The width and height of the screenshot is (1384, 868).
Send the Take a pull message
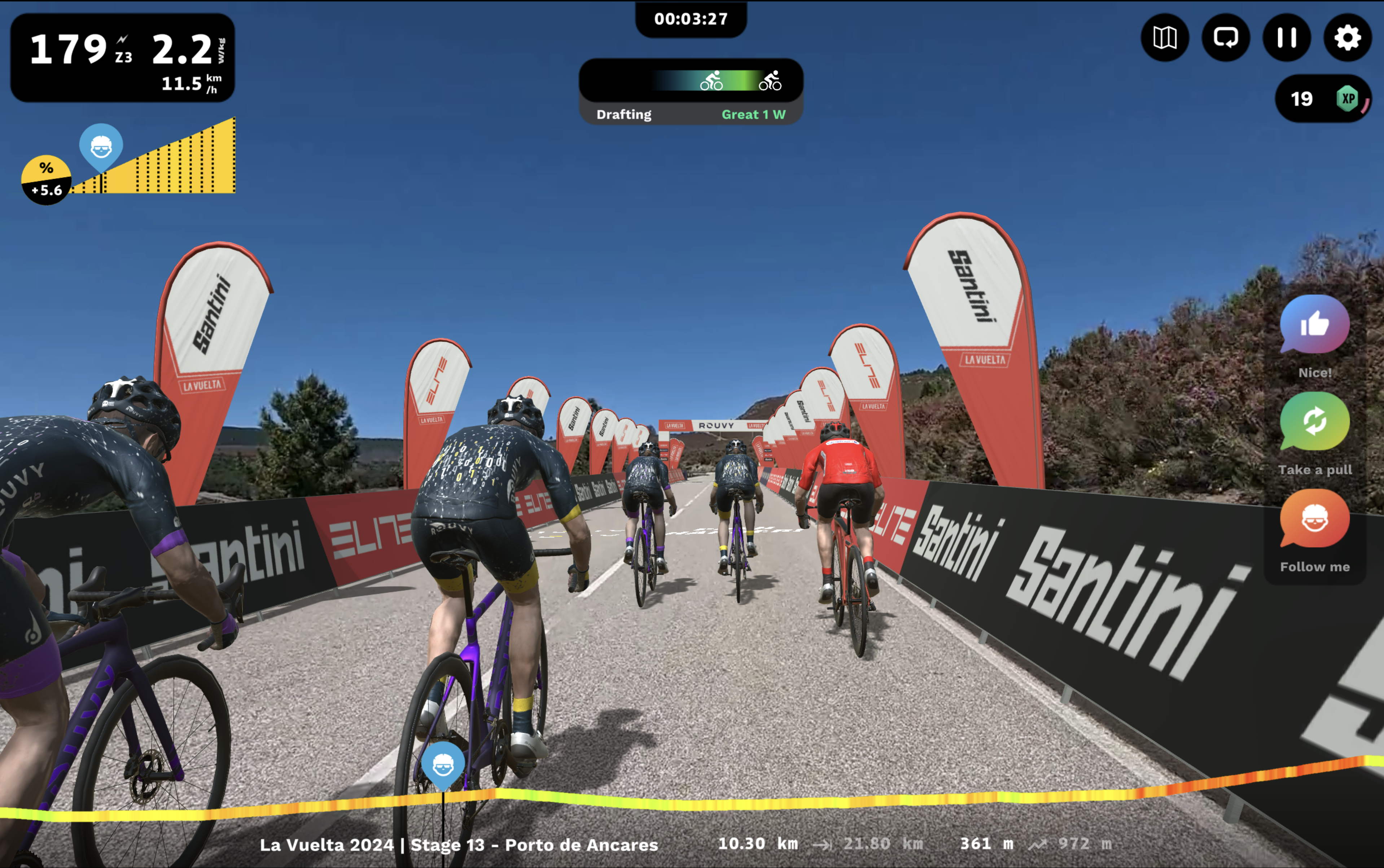pos(1314,421)
